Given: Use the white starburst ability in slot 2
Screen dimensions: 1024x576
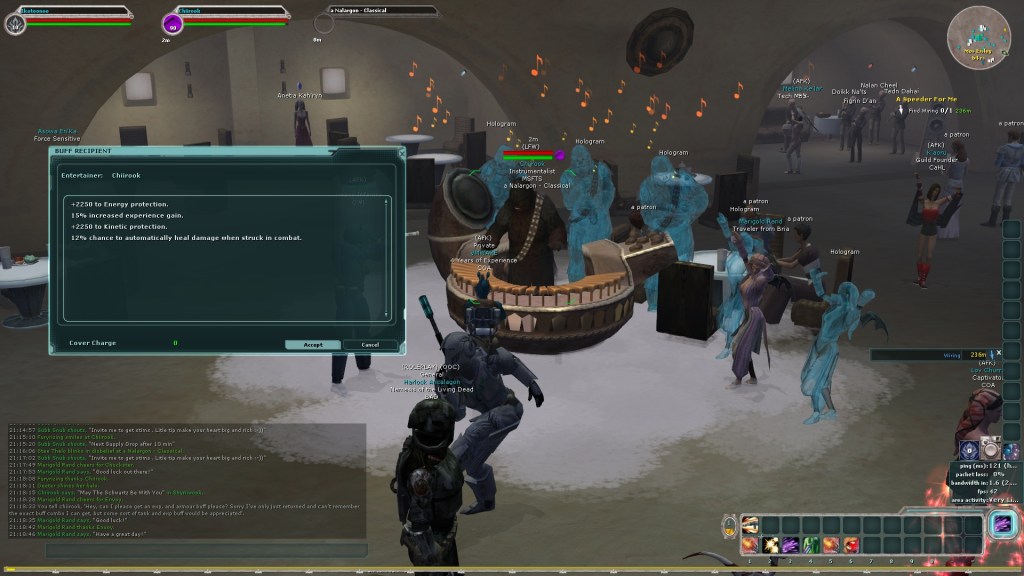Looking at the screenshot, I should [x=770, y=544].
